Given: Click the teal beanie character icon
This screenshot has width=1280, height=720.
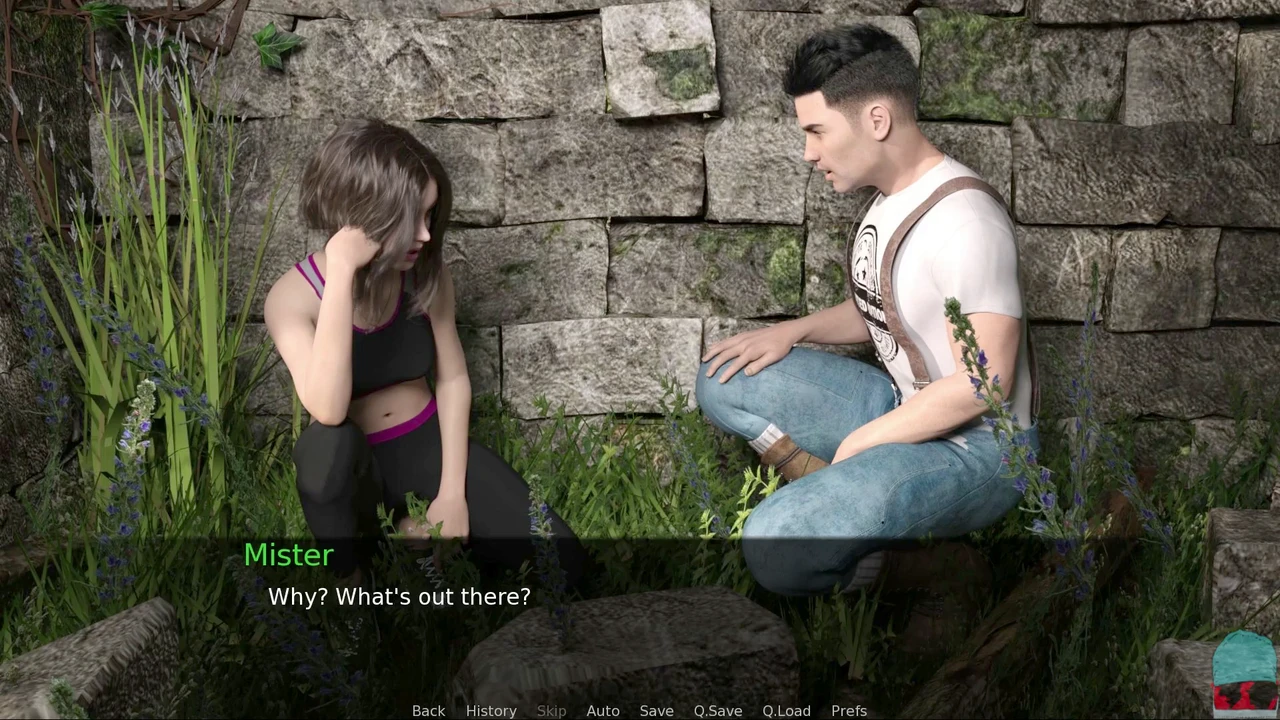Looking at the screenshot, I should coord(1244,673).
